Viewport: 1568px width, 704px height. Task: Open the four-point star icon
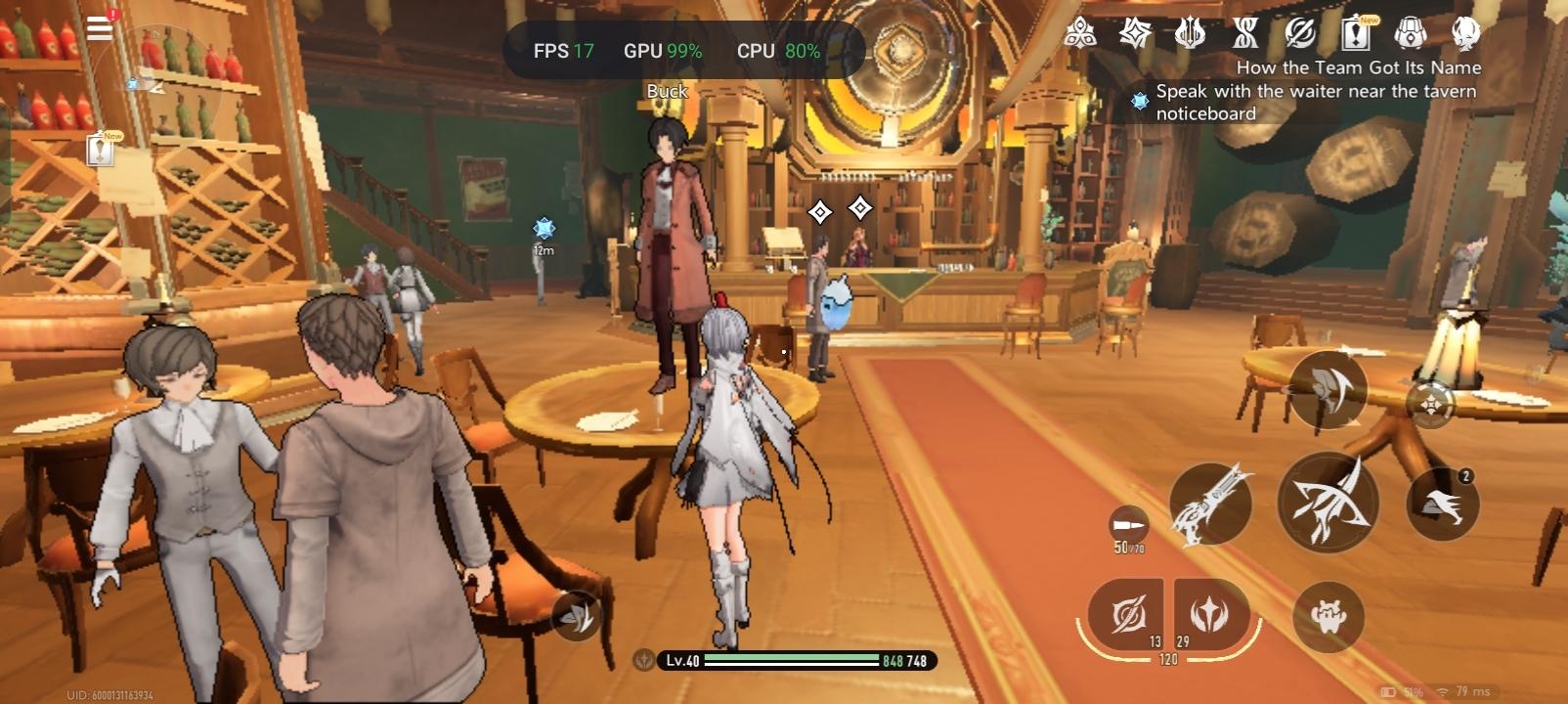(x=1135, y=34)
